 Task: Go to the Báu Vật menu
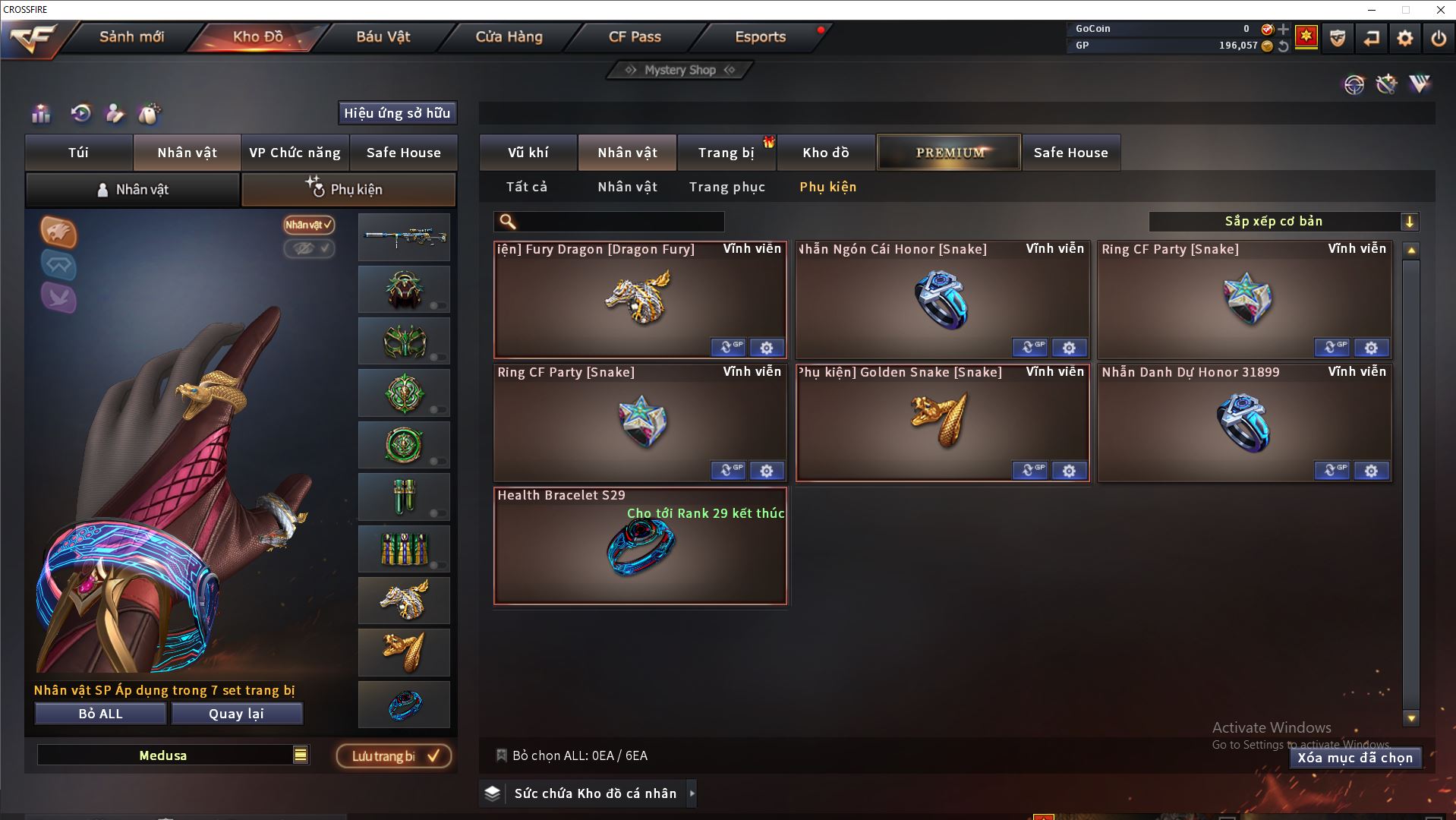(383, 36)
